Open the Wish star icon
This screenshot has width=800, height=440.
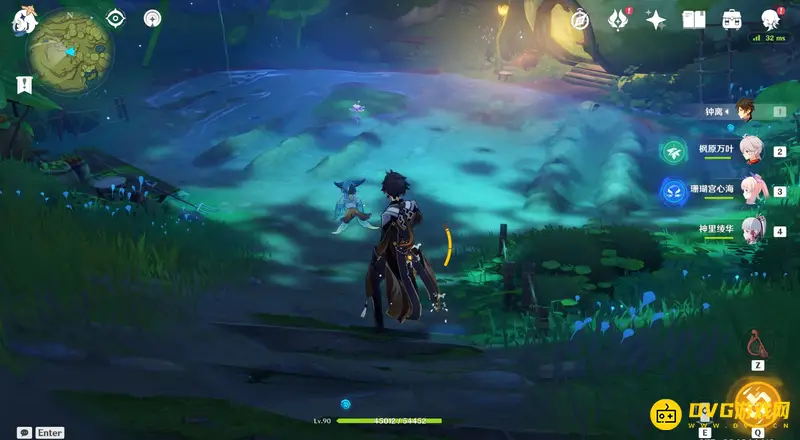tap(656, 19)
